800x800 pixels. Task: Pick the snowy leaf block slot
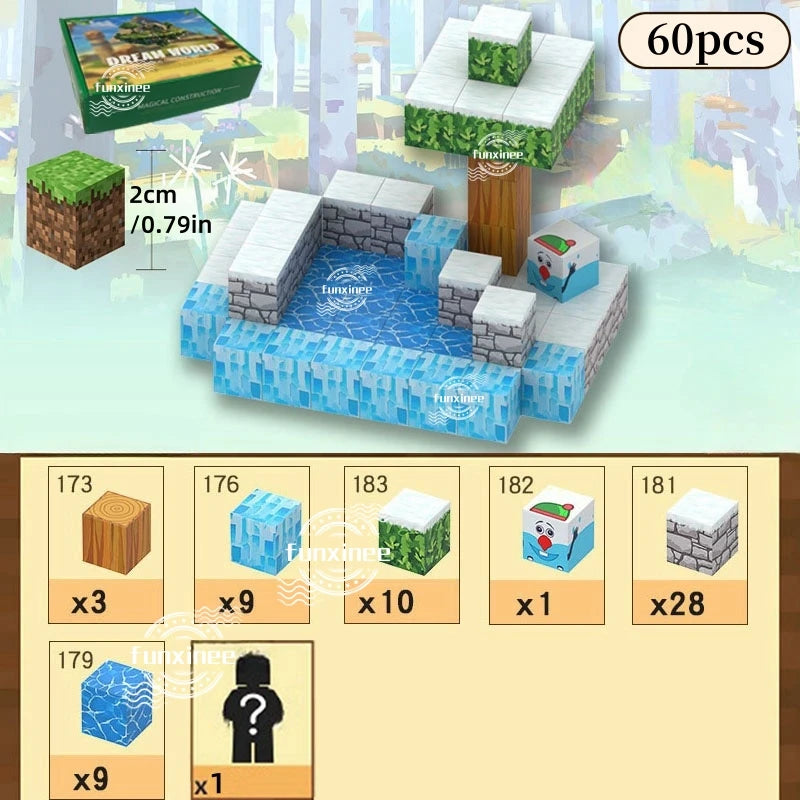click(401, 545)
